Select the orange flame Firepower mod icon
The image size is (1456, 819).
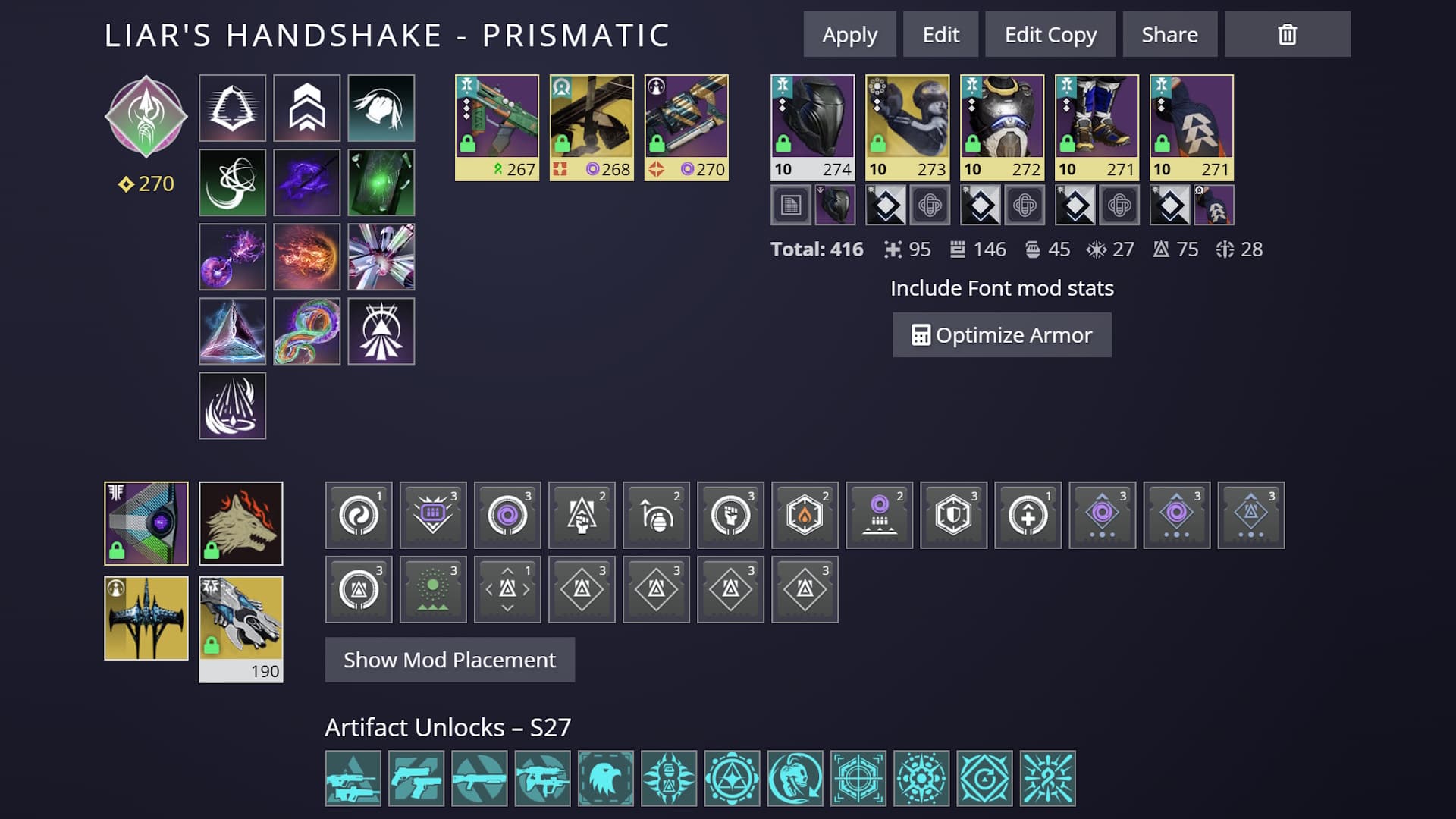pos(805,516)
